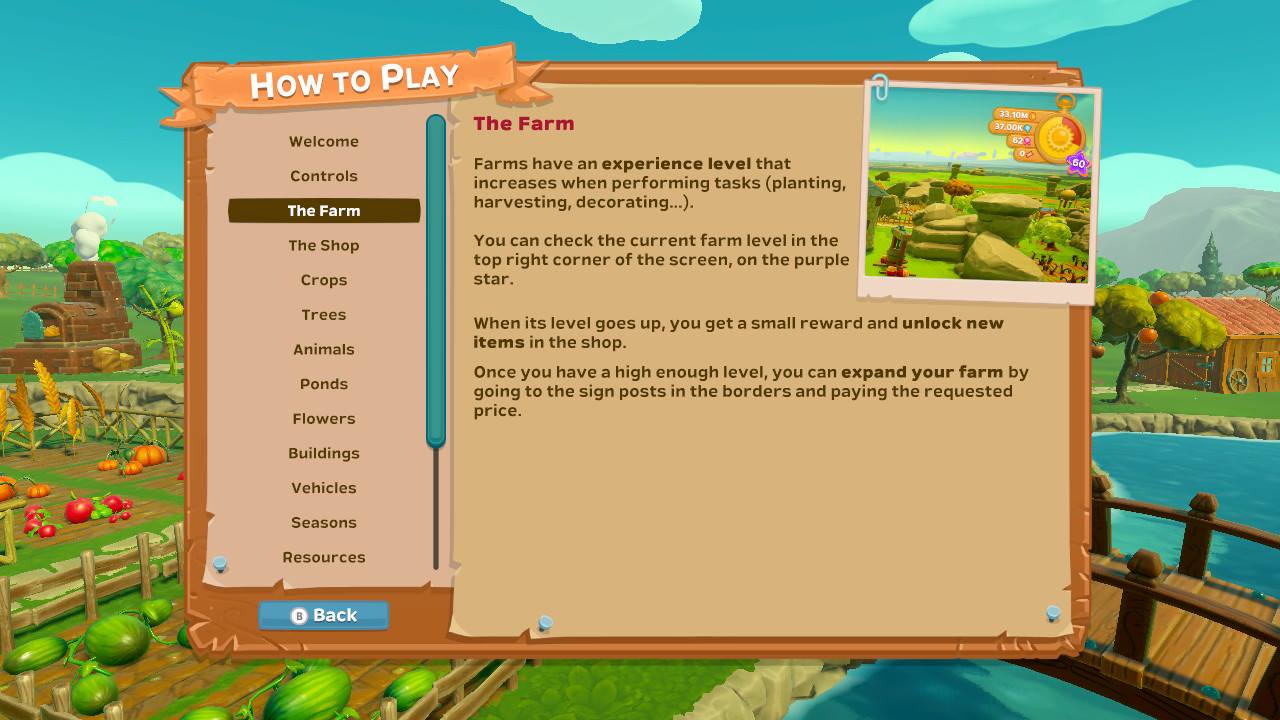The width and height of the screenshot is (1280, 720).
Task: Select the Crops entry
Action: tap(324, 280)
